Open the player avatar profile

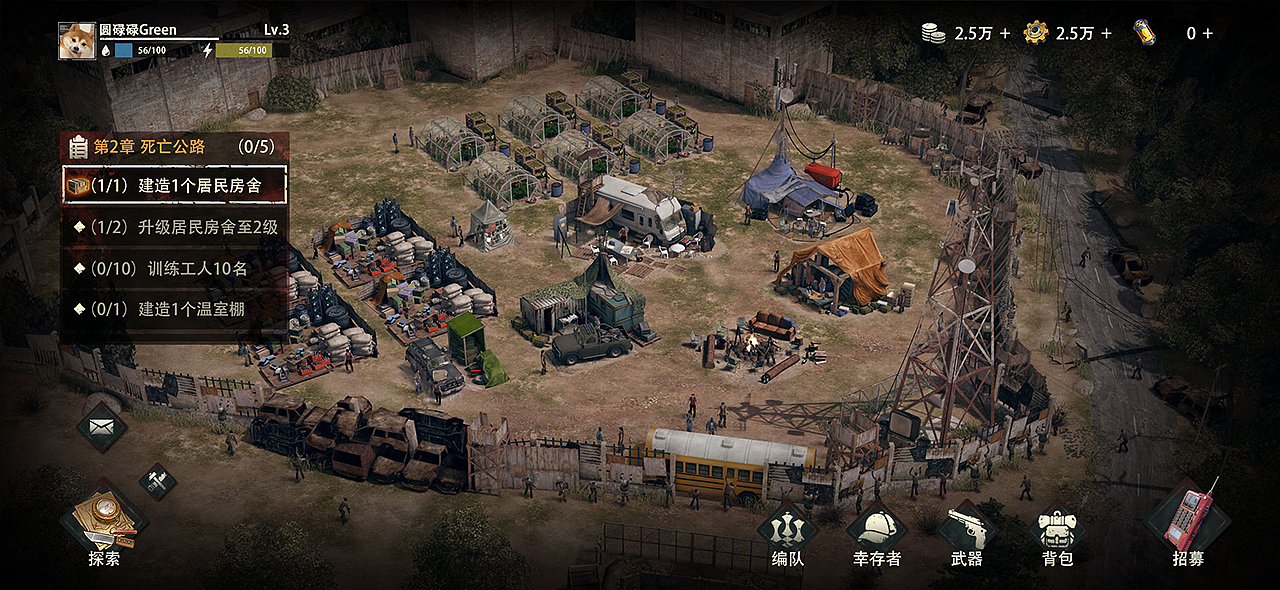click(x=77, y=41)
